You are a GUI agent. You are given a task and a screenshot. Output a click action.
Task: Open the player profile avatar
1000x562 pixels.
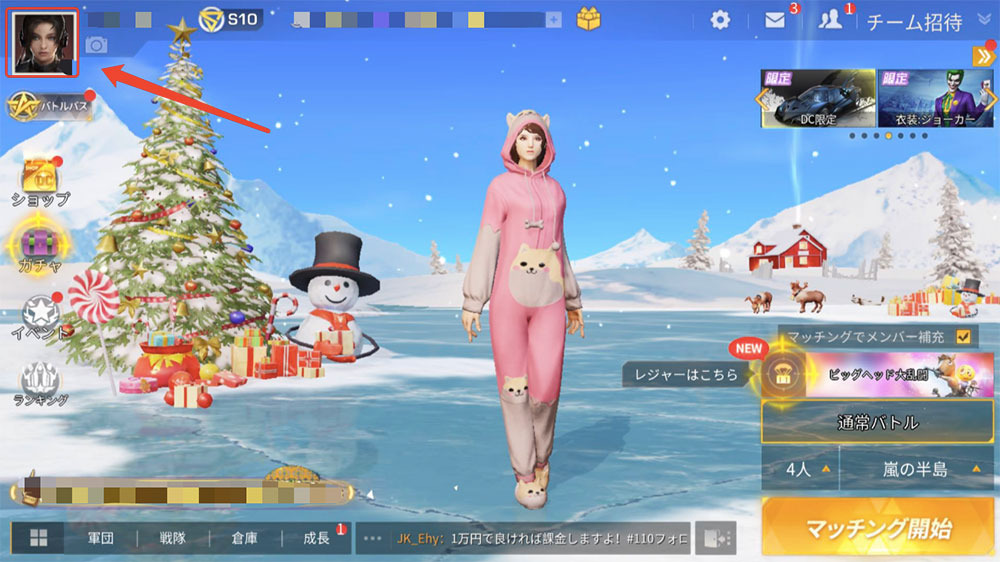pos(42,42)
